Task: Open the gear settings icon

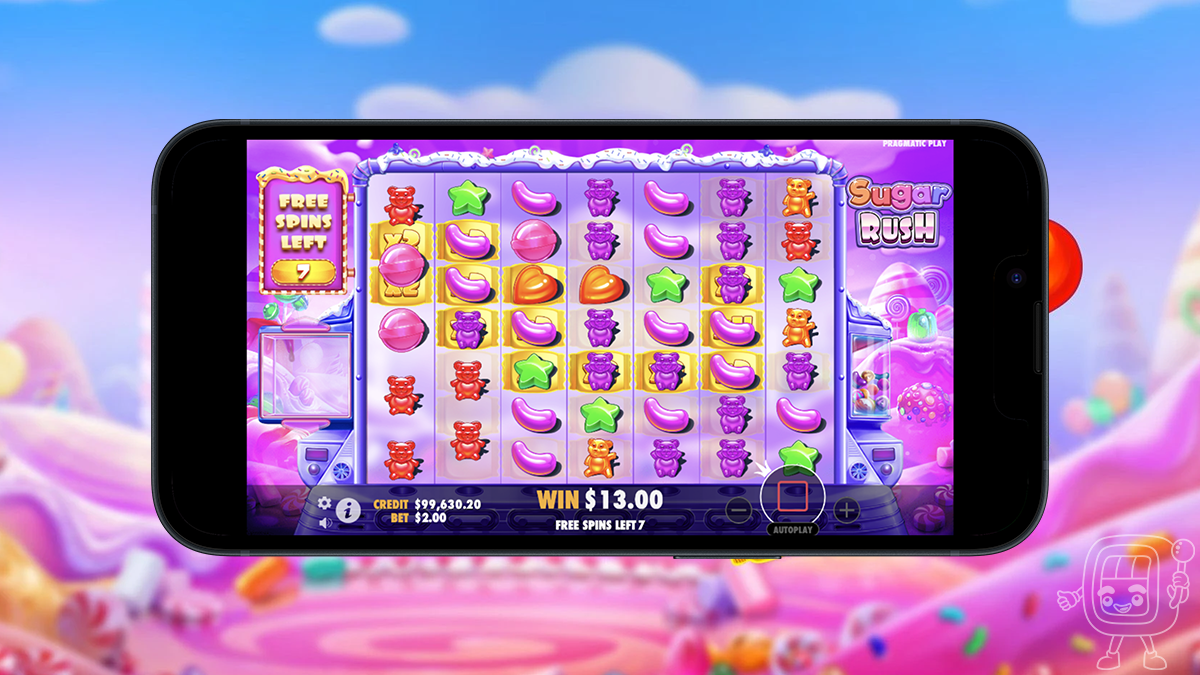Action: pyautogui.click(x=324, y=503)
